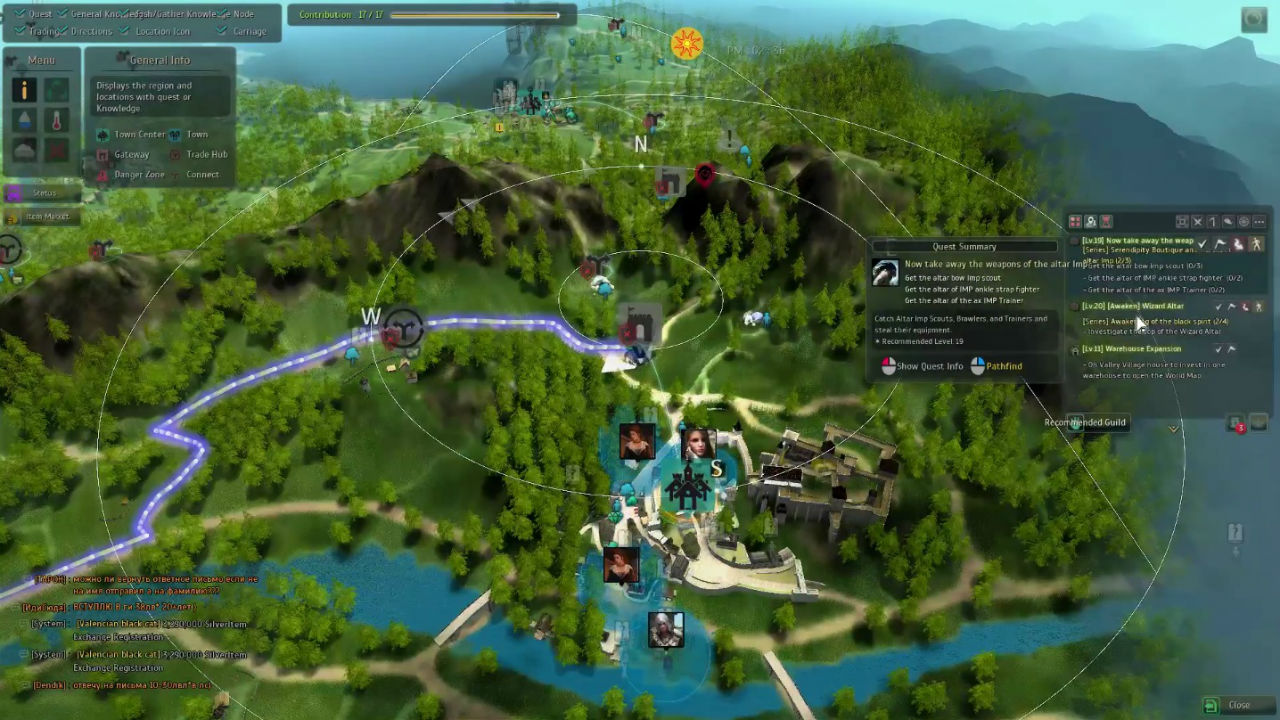Uncheck the Directions map filter

click(62, 31)
